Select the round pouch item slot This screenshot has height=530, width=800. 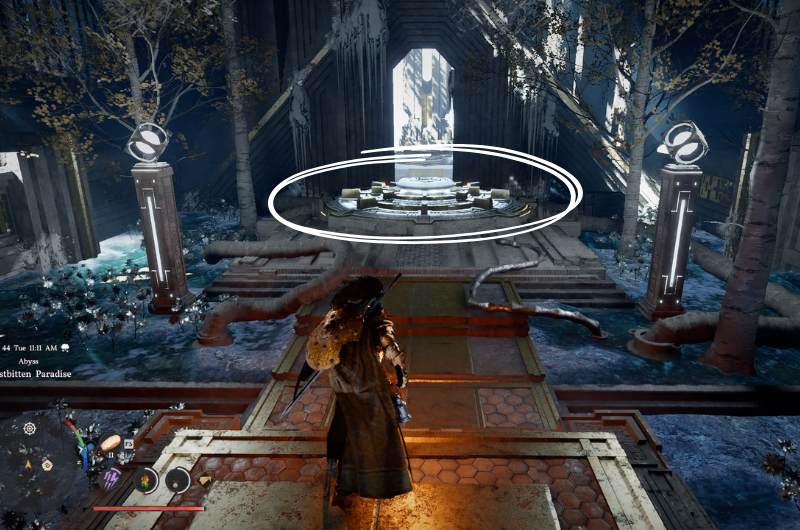[177, 480]
